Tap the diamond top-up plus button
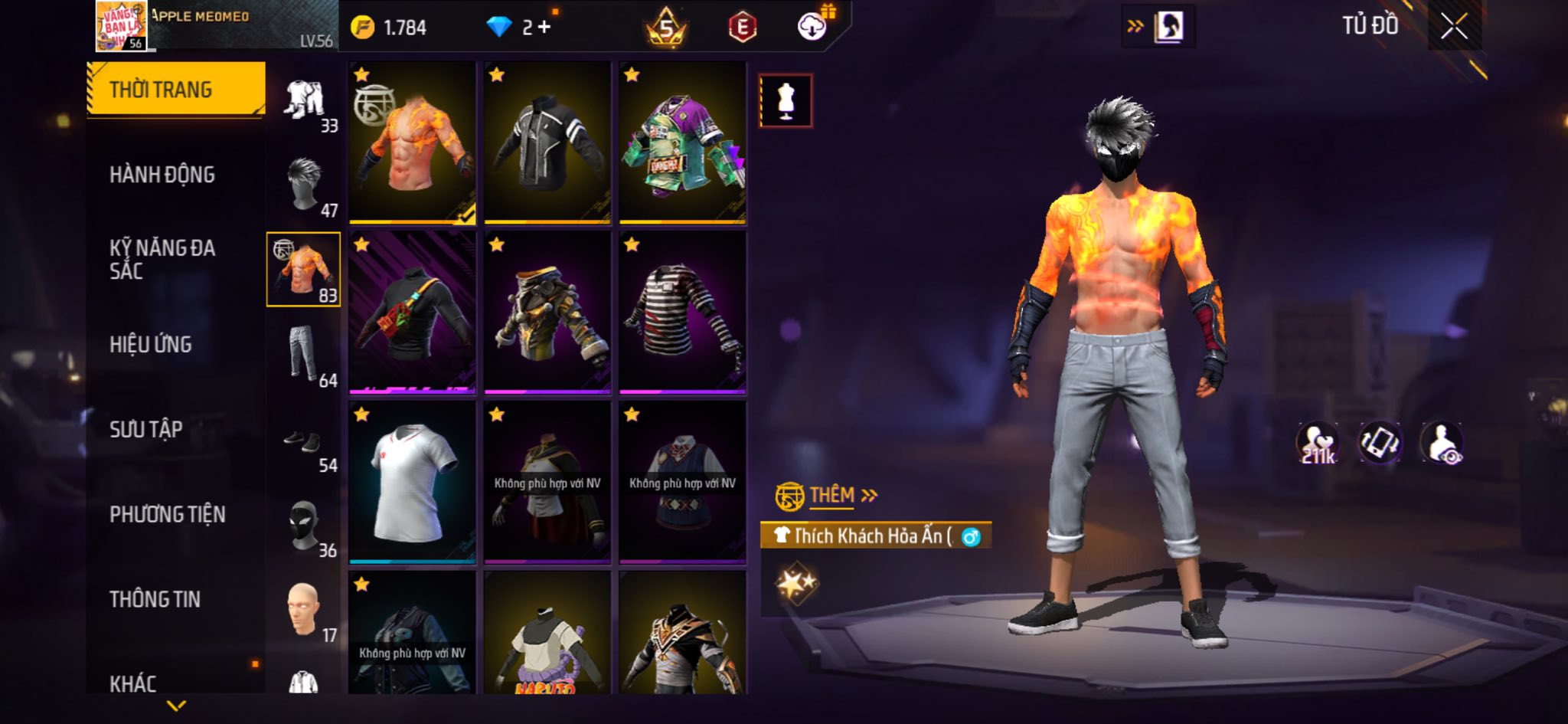The image size is (1568, 724). (x=544, y=28)
